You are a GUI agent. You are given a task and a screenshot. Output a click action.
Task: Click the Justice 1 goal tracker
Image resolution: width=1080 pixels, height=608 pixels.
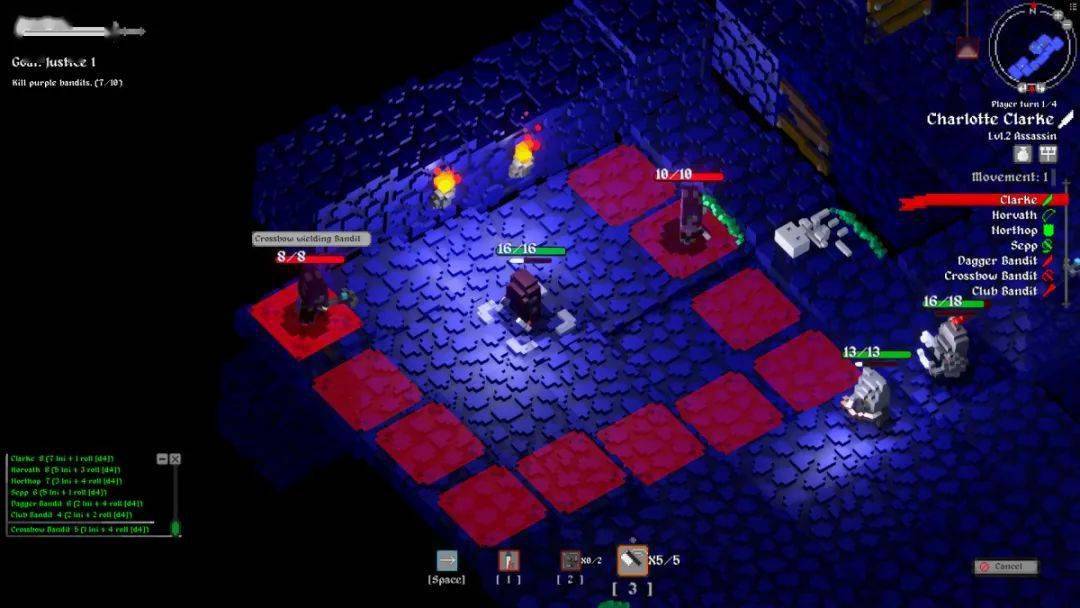point(54,63)
